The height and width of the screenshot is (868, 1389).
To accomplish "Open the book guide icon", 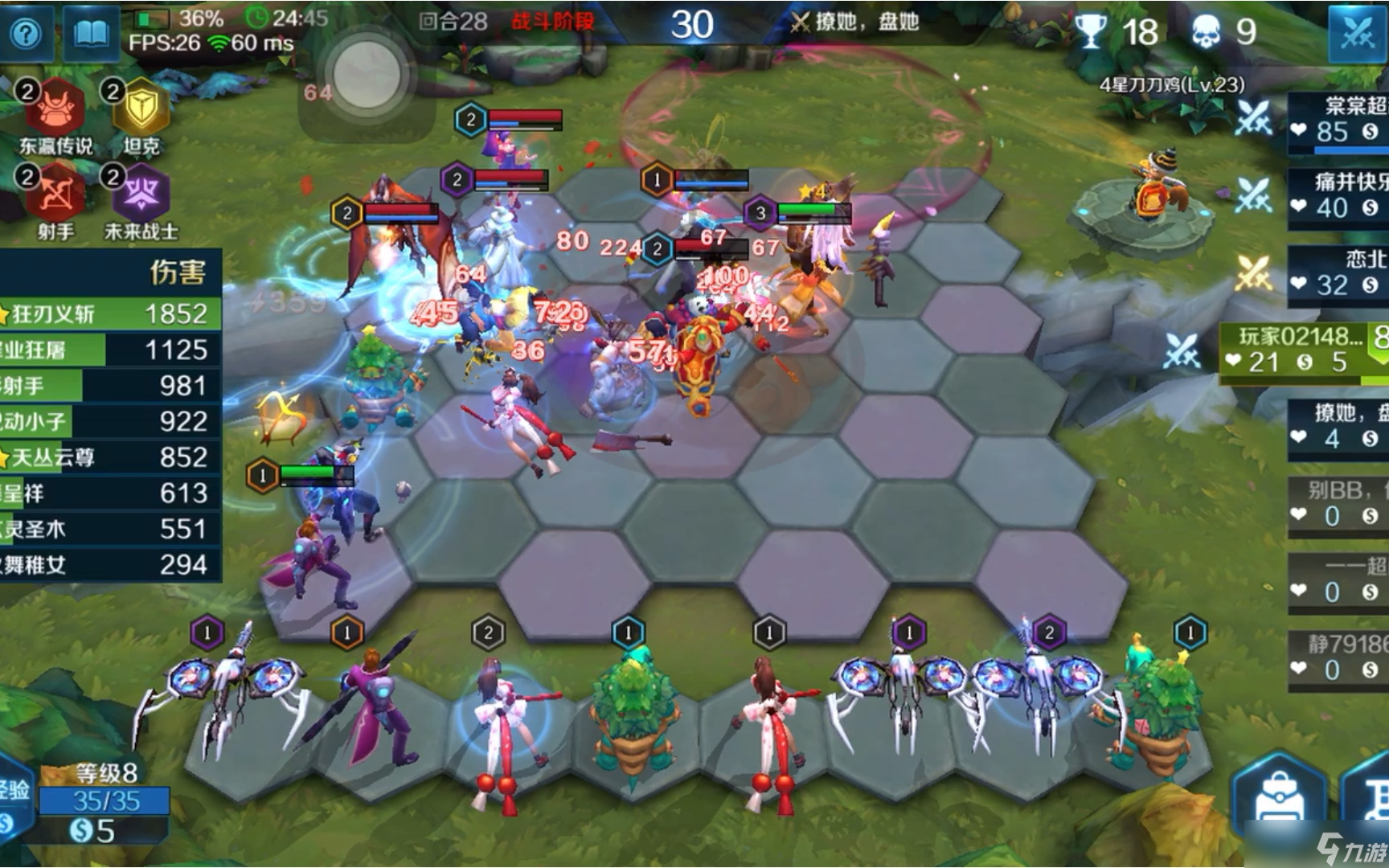I will click(x=90, y=34).
